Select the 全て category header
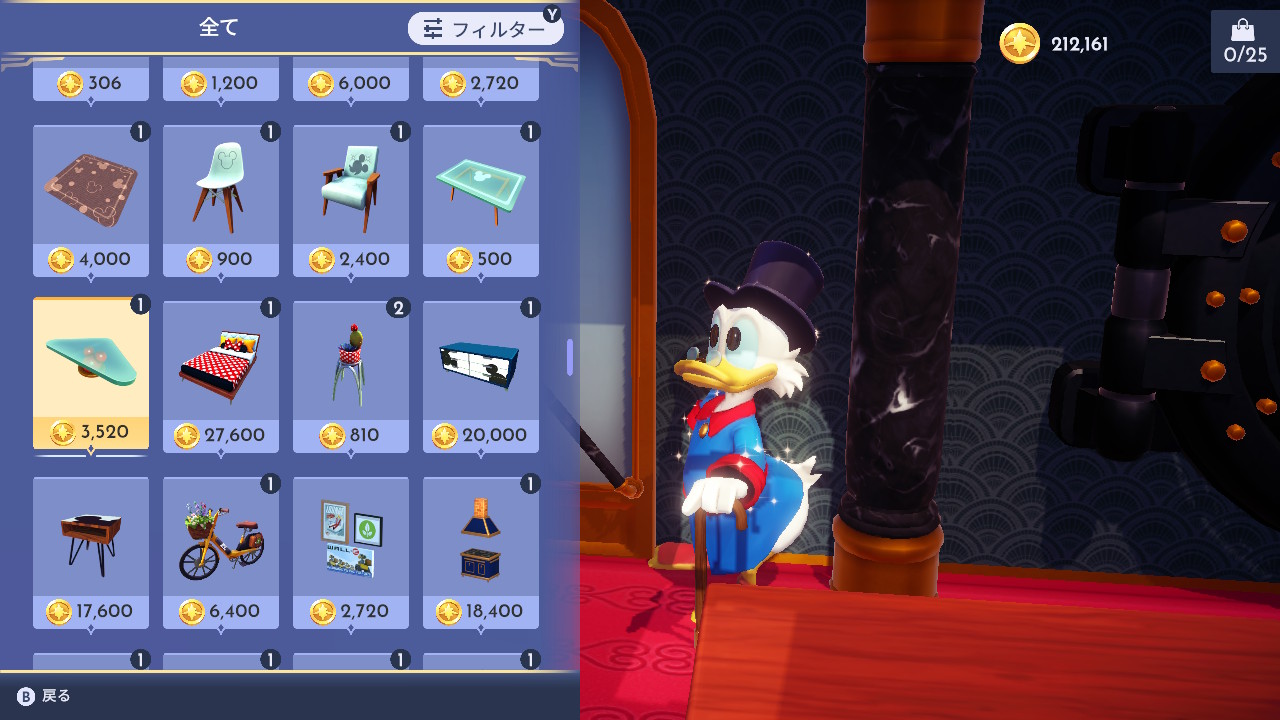Viewport: 1280px width, 720px height. (x=219, y=28)
